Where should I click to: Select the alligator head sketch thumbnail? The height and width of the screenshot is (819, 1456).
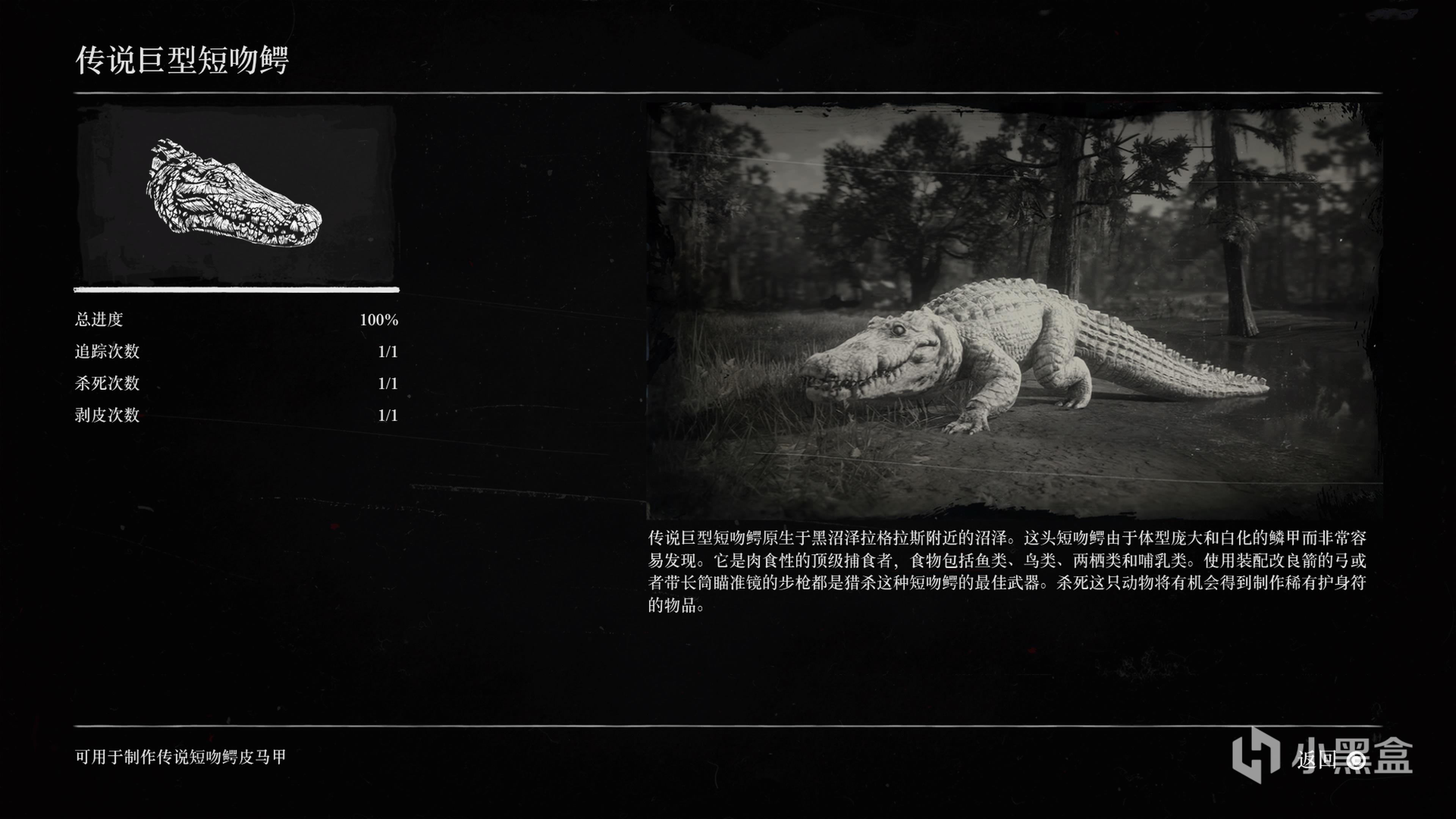[235, 194]
